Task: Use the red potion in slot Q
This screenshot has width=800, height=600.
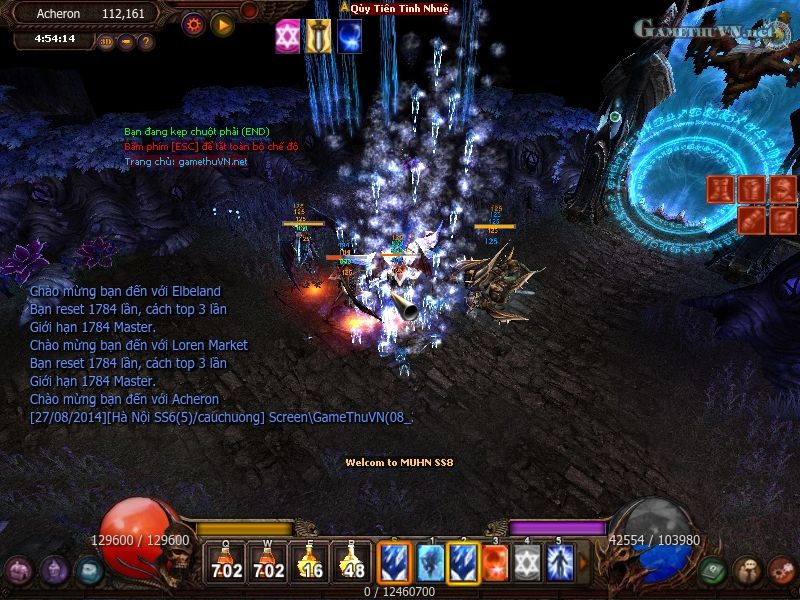Action: [226, 562]
